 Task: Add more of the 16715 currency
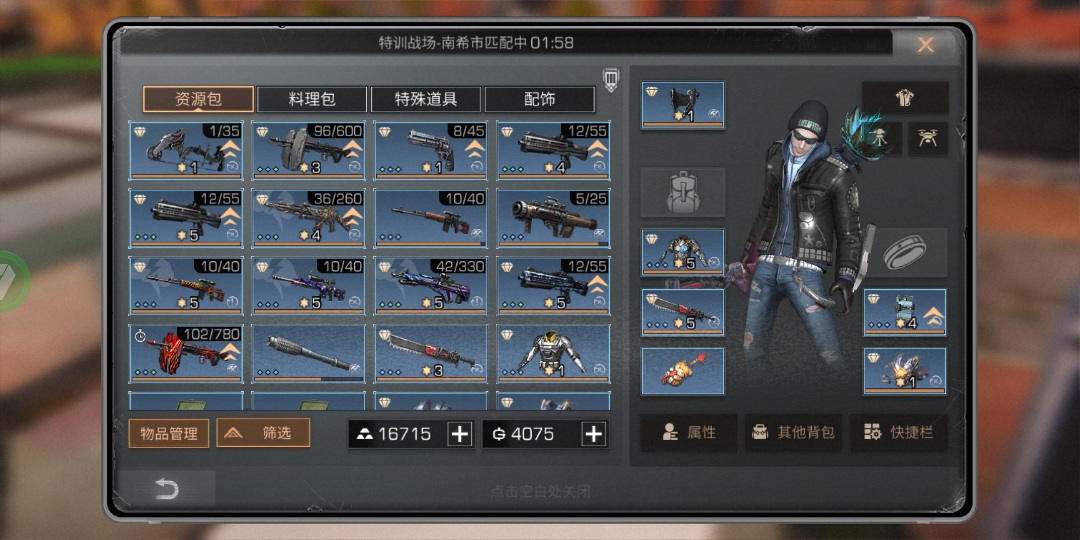point(460,433)
